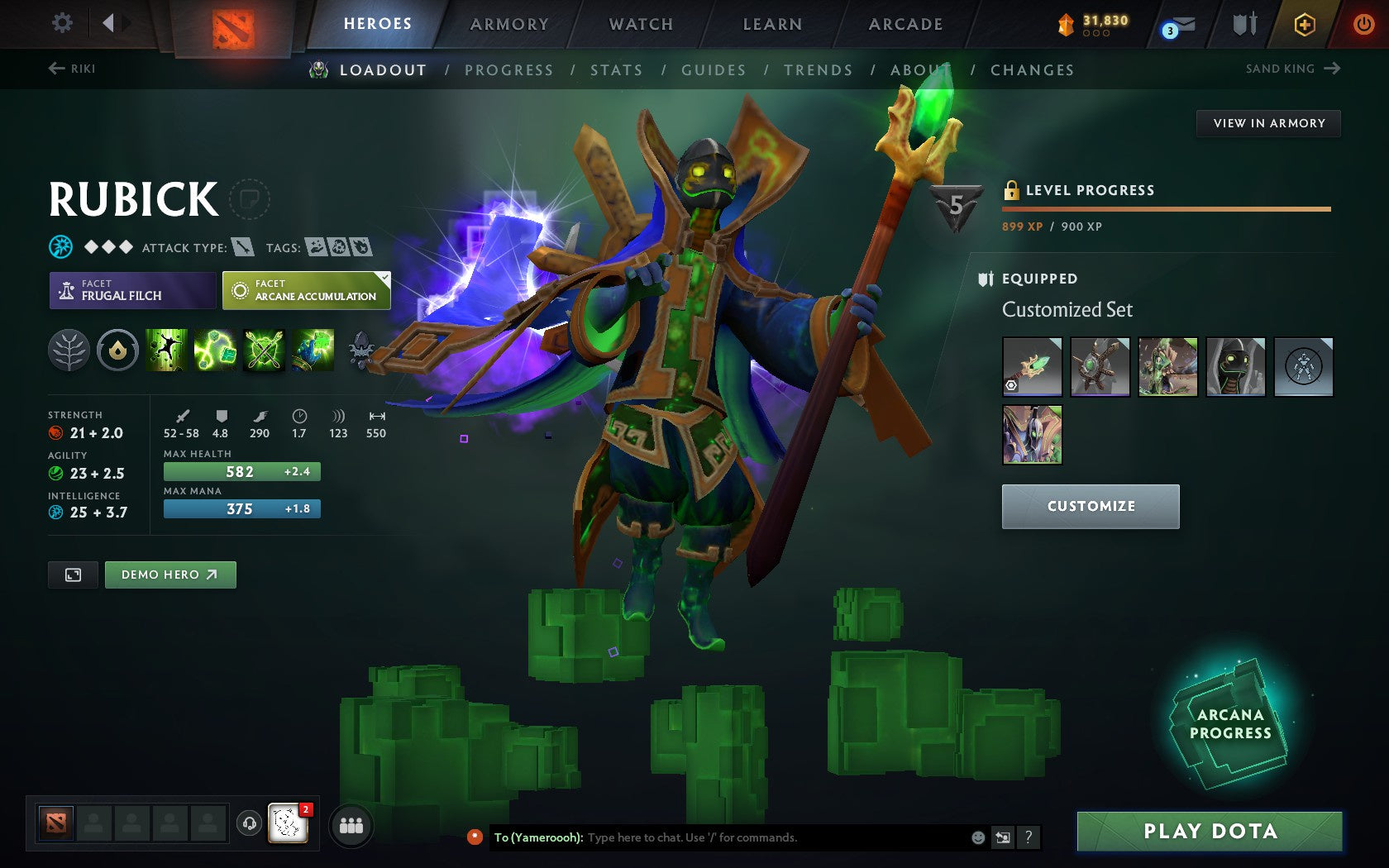Open the Customize equipped items button
Screen dimensions: 1389x868
[x=1090, y=506]
